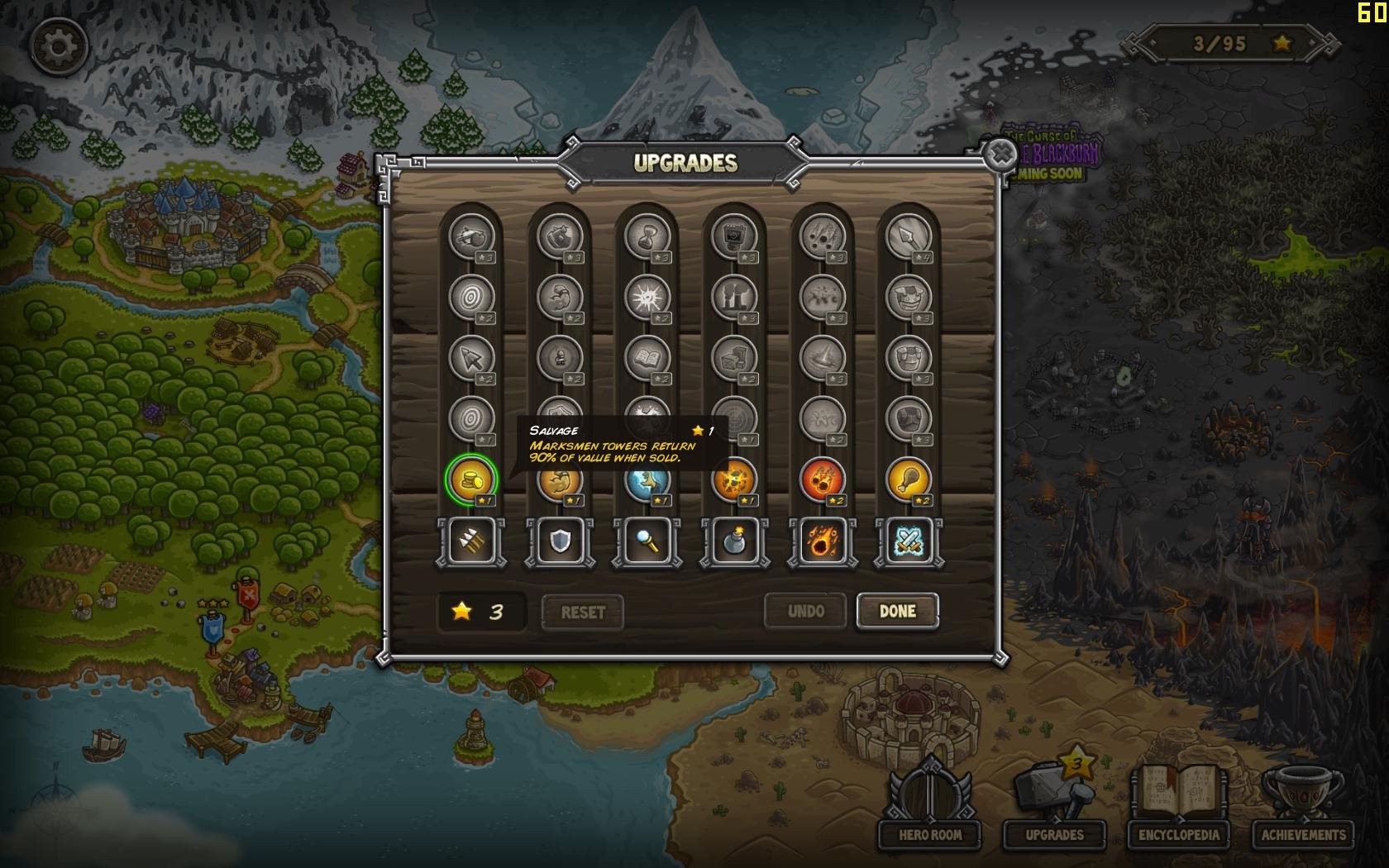This screenshot has height=868, width=1389.
Task: View the Achievements trophy screen
Action: (1303, 806)
